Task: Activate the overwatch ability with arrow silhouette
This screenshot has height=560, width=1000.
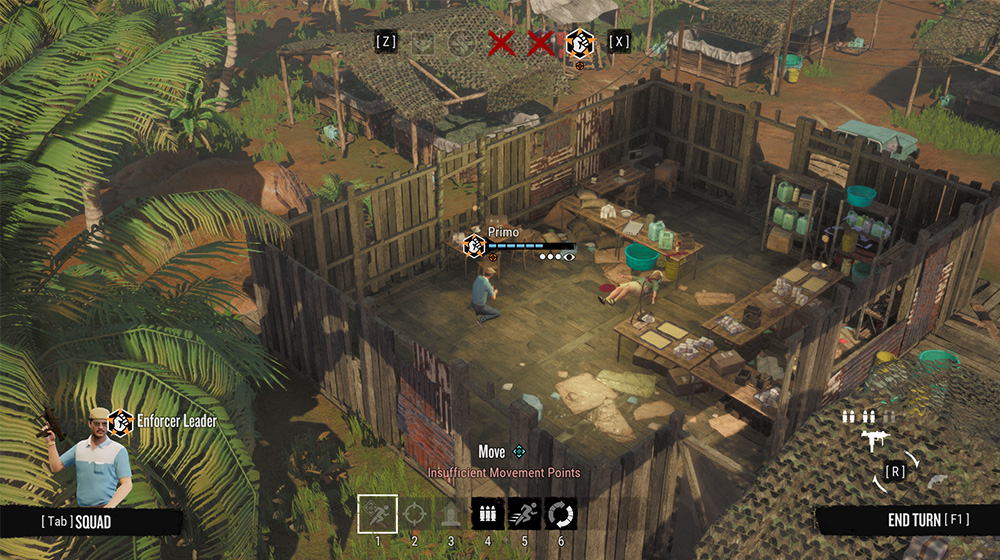Action: [x=451, y=514]
